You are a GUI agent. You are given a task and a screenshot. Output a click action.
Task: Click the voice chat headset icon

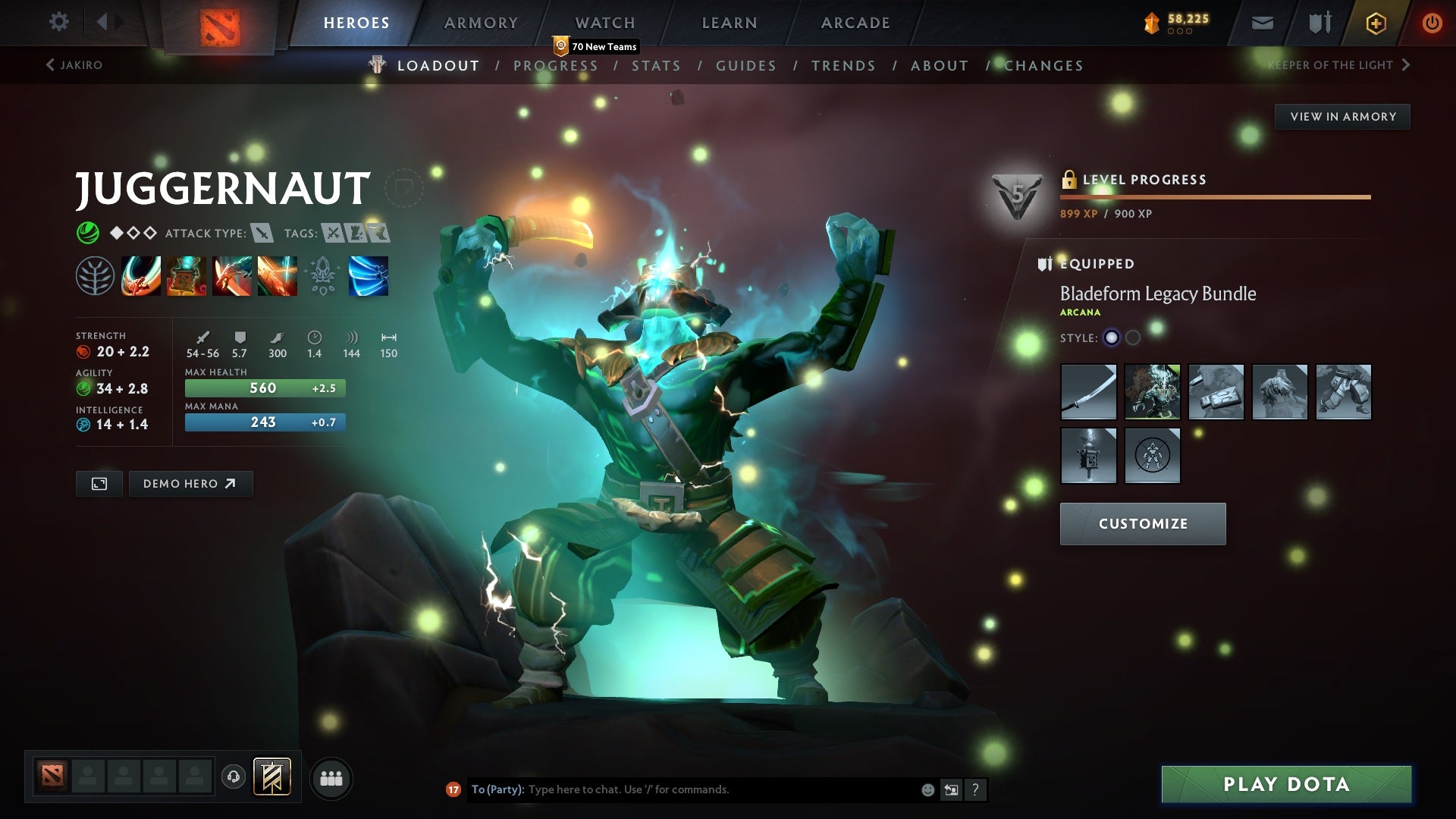233,777
